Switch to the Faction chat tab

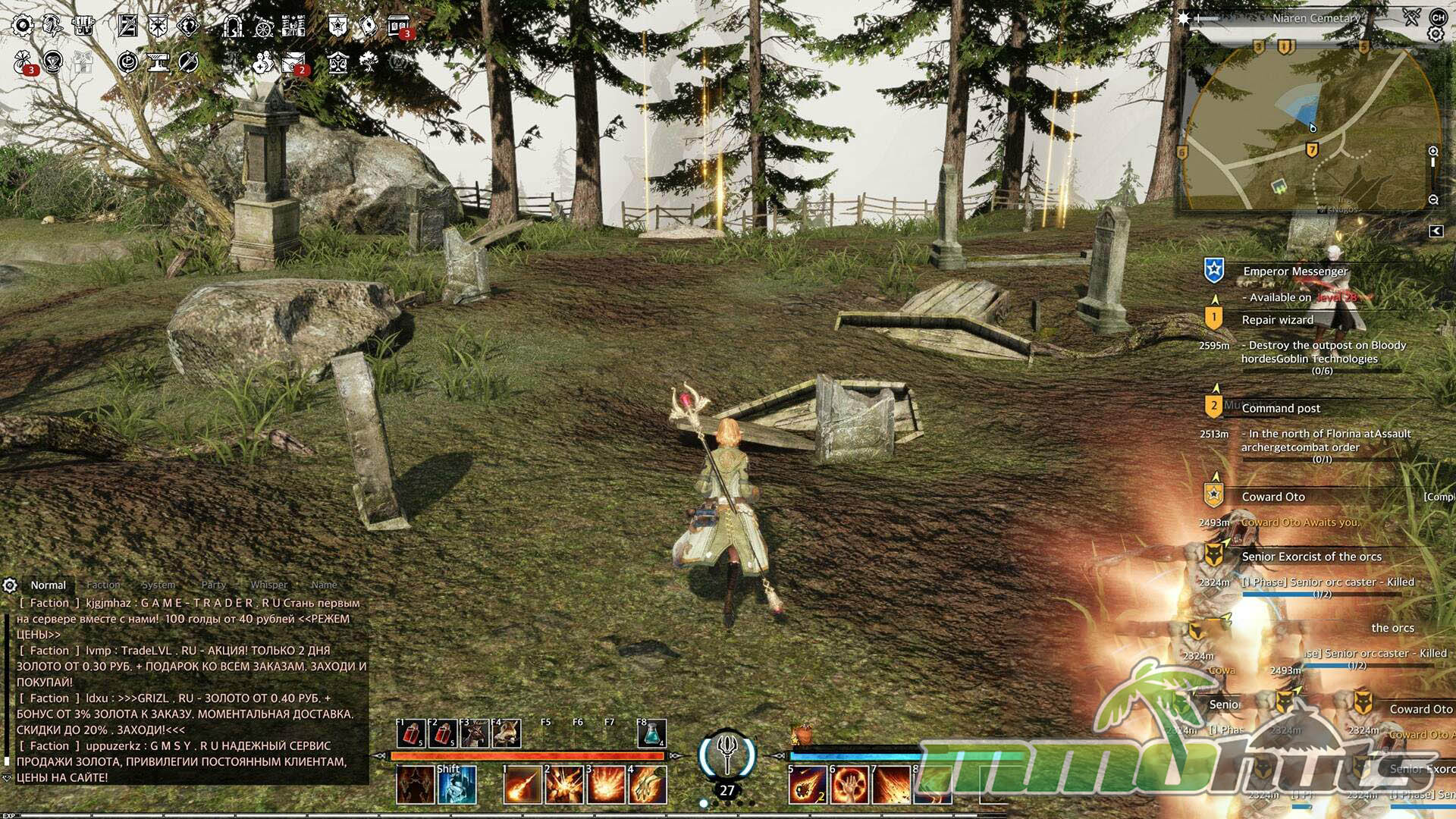coord(103,585)
